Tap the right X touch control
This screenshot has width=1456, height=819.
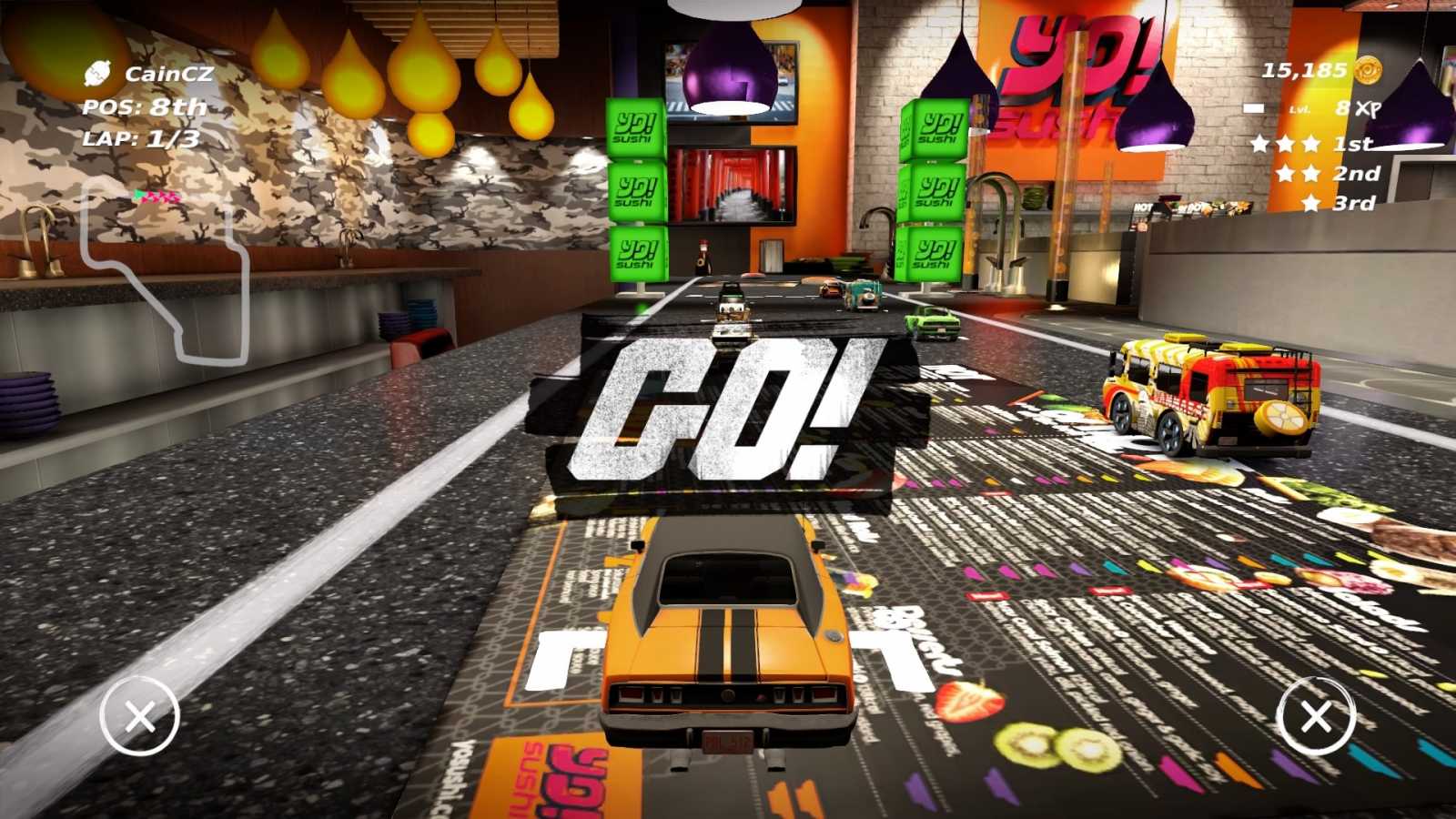pos(1317,718)
